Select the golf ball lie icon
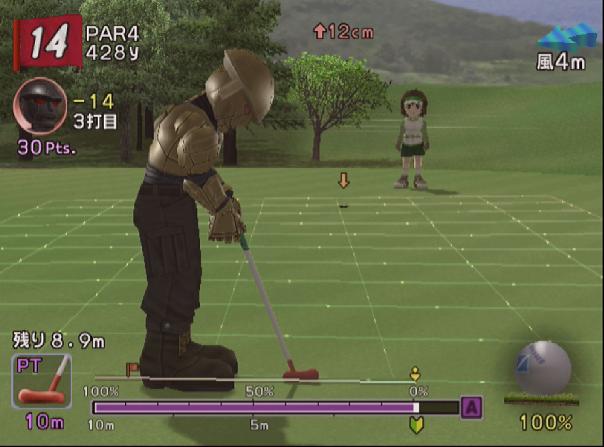604x447 pixels. pos(542,368)
